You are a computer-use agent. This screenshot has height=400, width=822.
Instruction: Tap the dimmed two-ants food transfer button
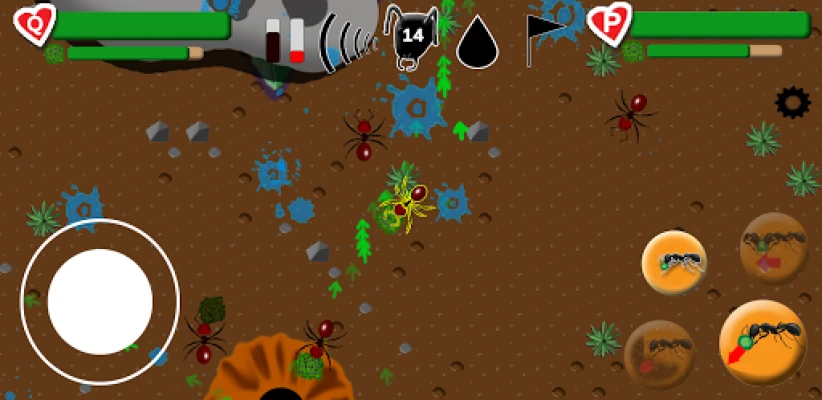coord(774,248)
